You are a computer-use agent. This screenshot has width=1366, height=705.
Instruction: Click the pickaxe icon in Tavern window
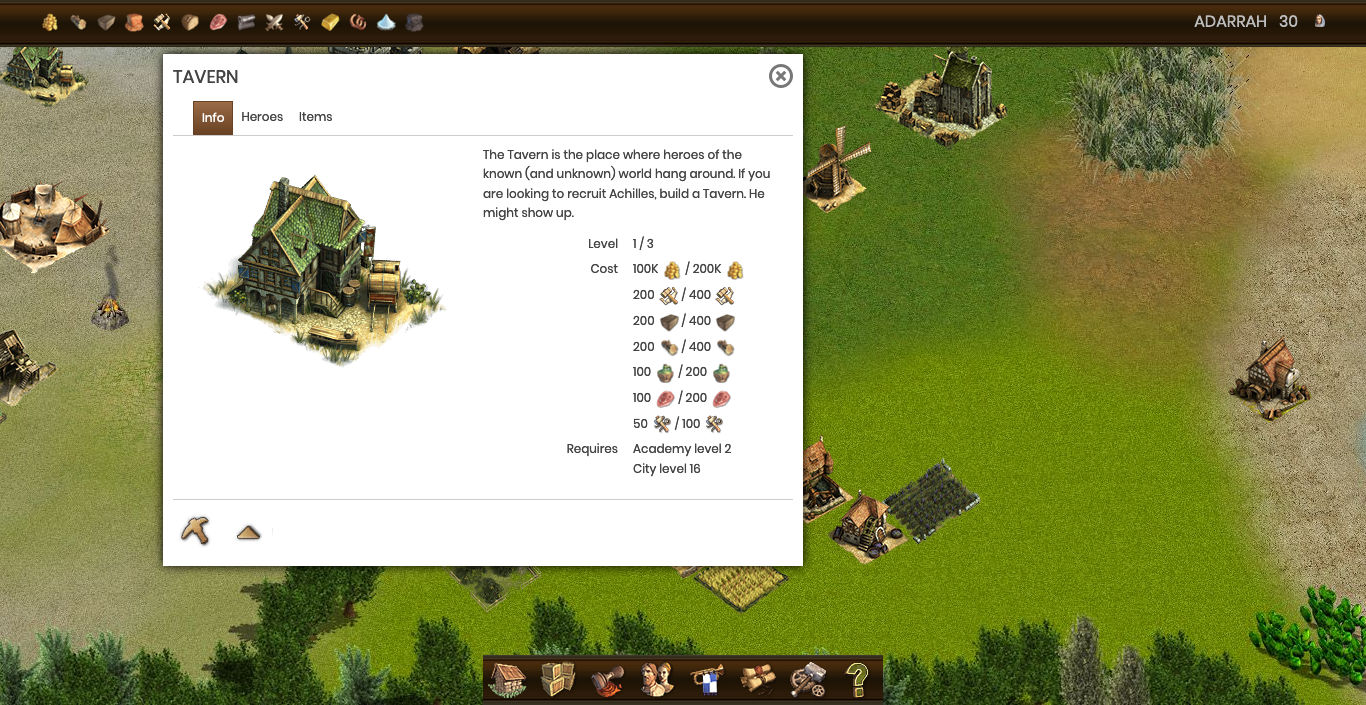pyautogui.click(x=195, y=530)
